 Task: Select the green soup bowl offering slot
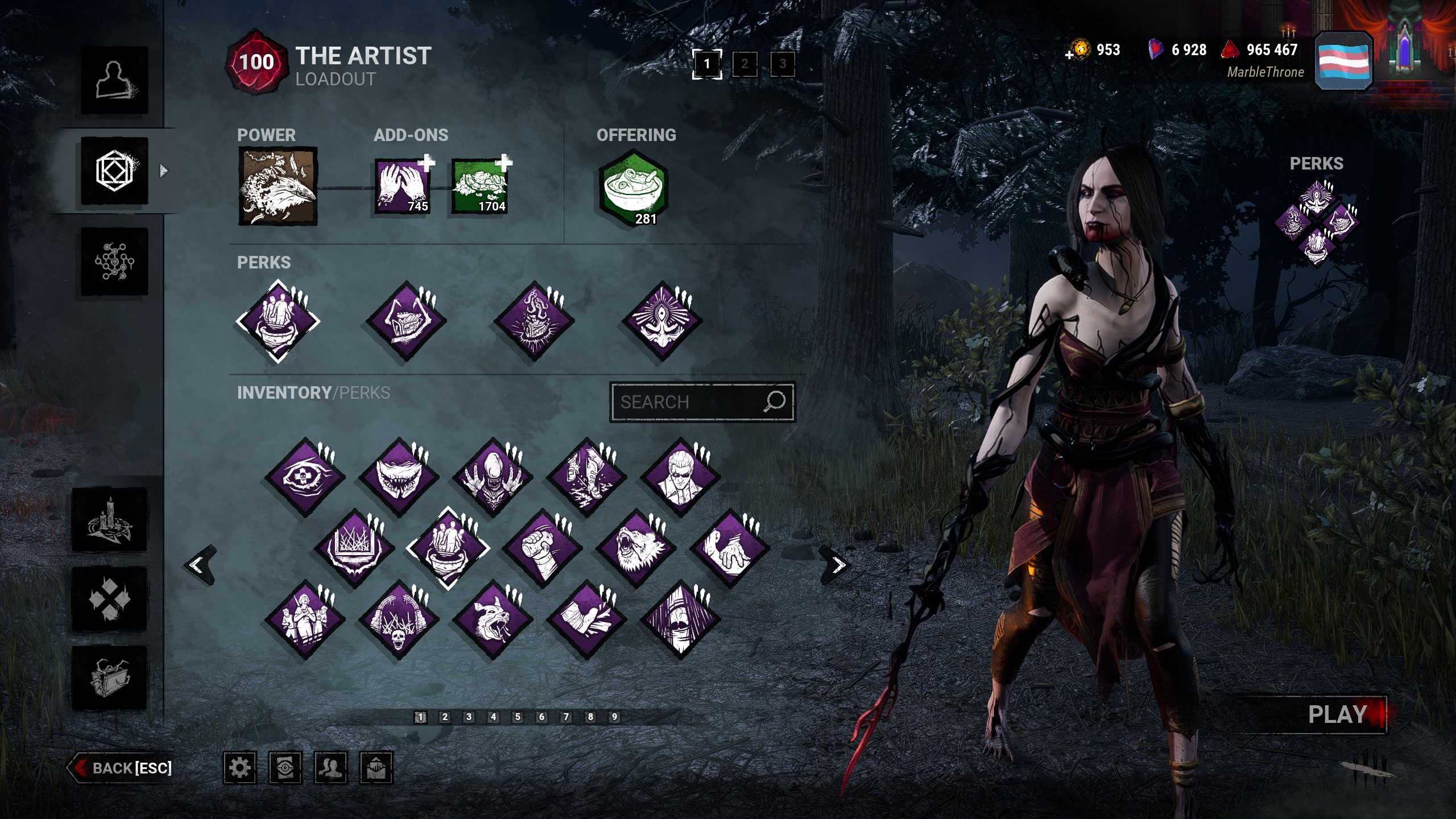tap(634, 188)
